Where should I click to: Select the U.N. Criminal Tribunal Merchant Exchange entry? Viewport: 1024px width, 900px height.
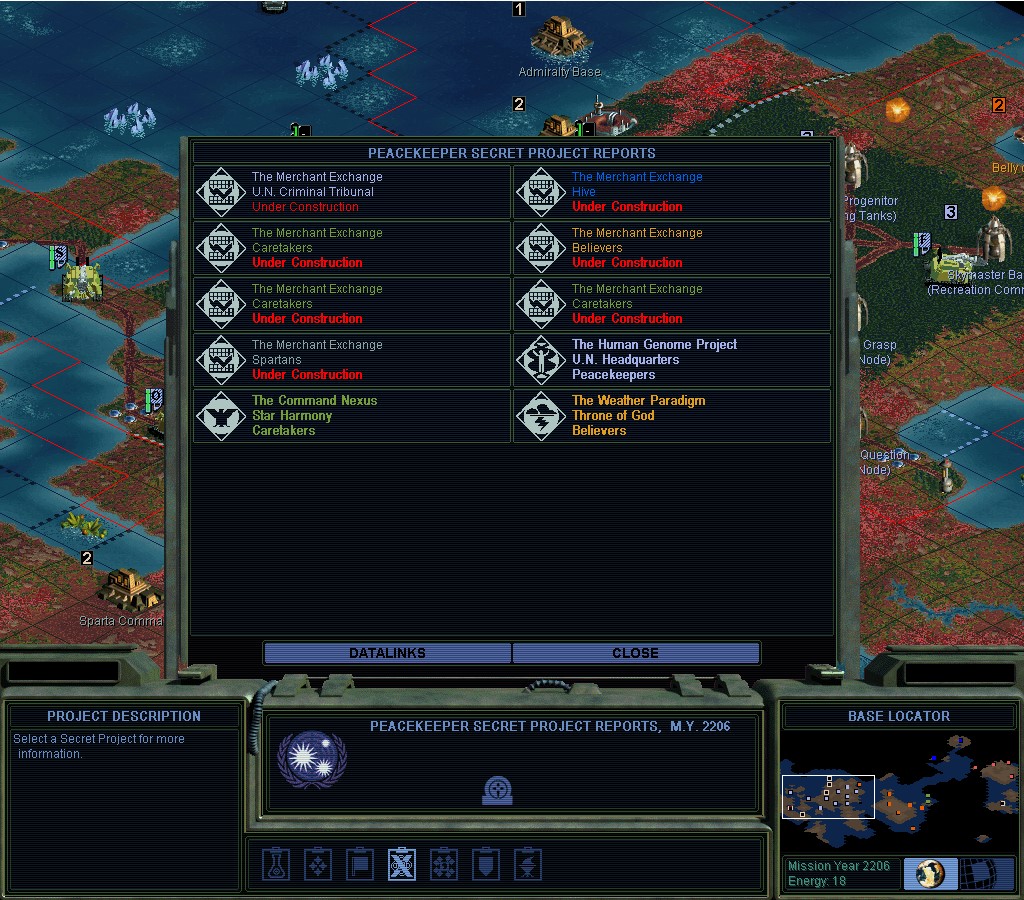pos(351,192)
